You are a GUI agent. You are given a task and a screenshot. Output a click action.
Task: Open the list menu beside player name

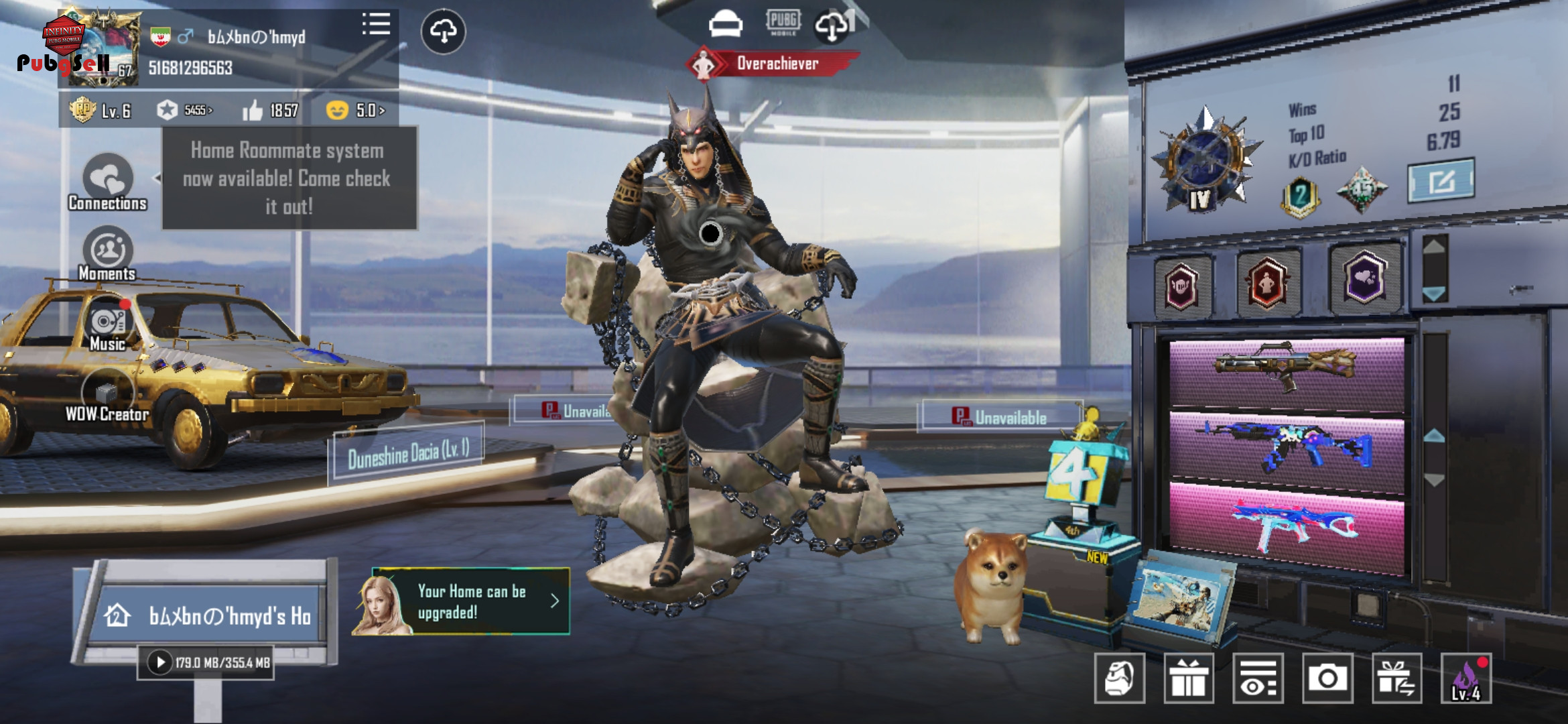point(376,25)
